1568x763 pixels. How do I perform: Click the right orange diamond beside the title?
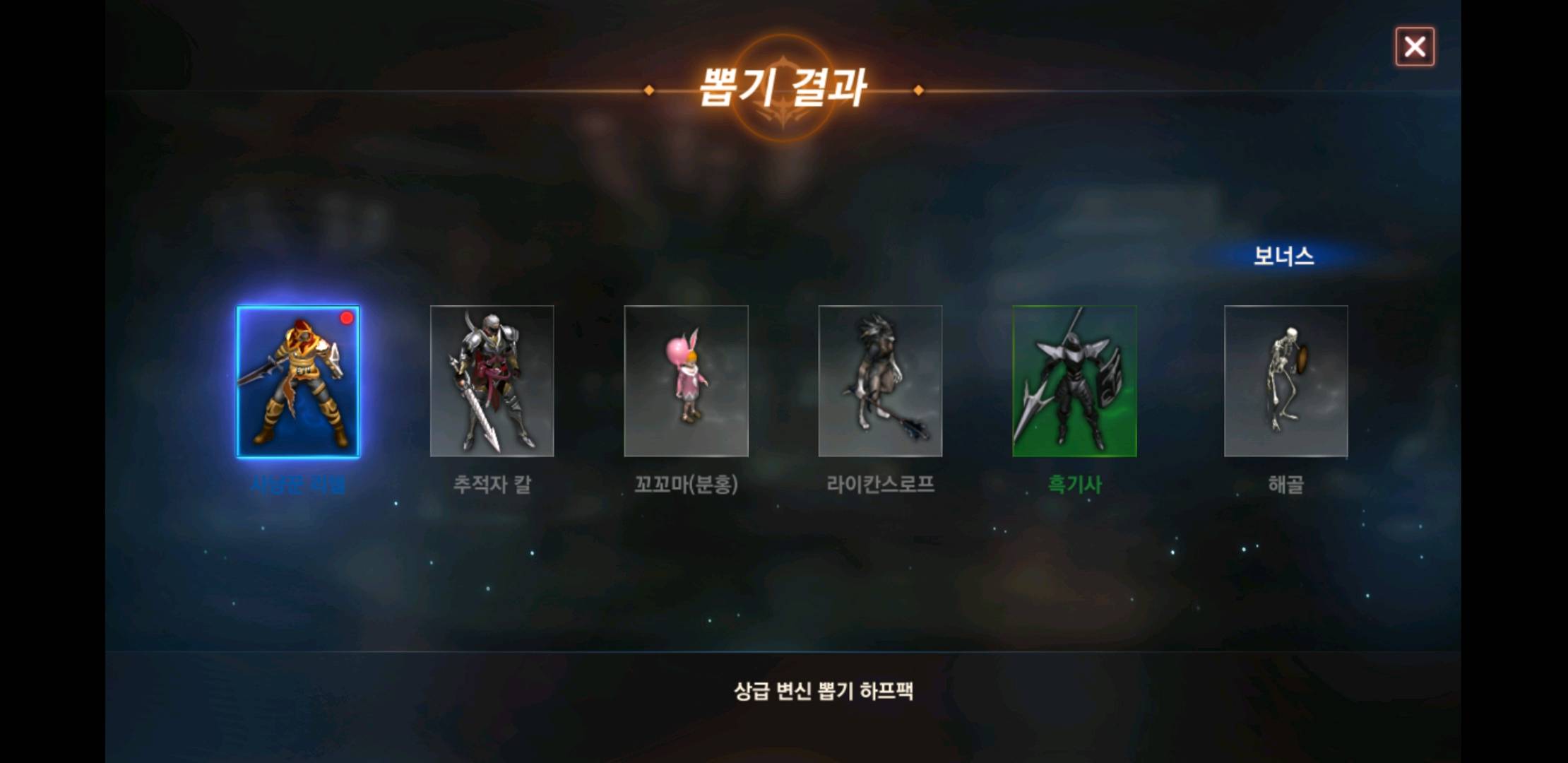coord(917,90)
